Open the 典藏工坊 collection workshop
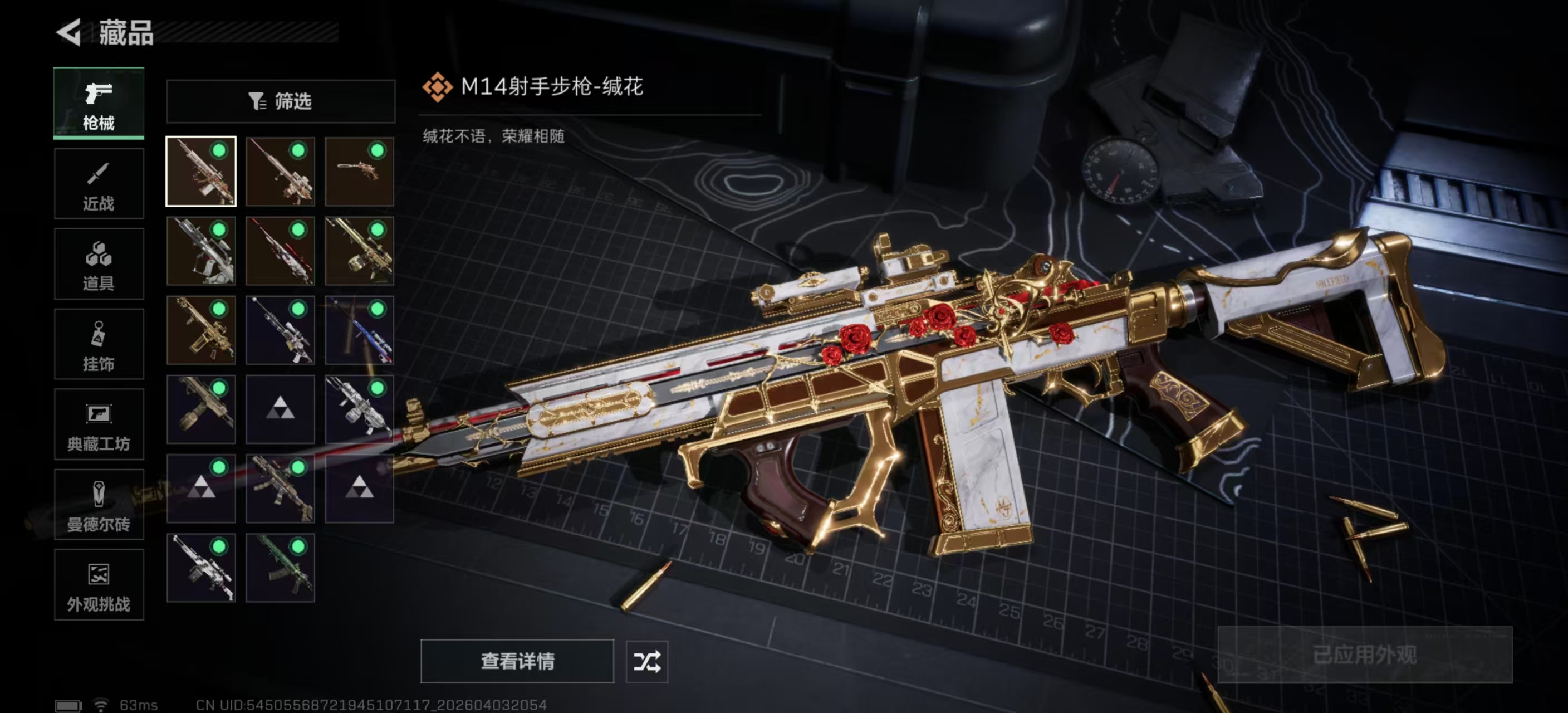Screen dimensions: 1568x713 pyautogui.click(x=99, y=424)
